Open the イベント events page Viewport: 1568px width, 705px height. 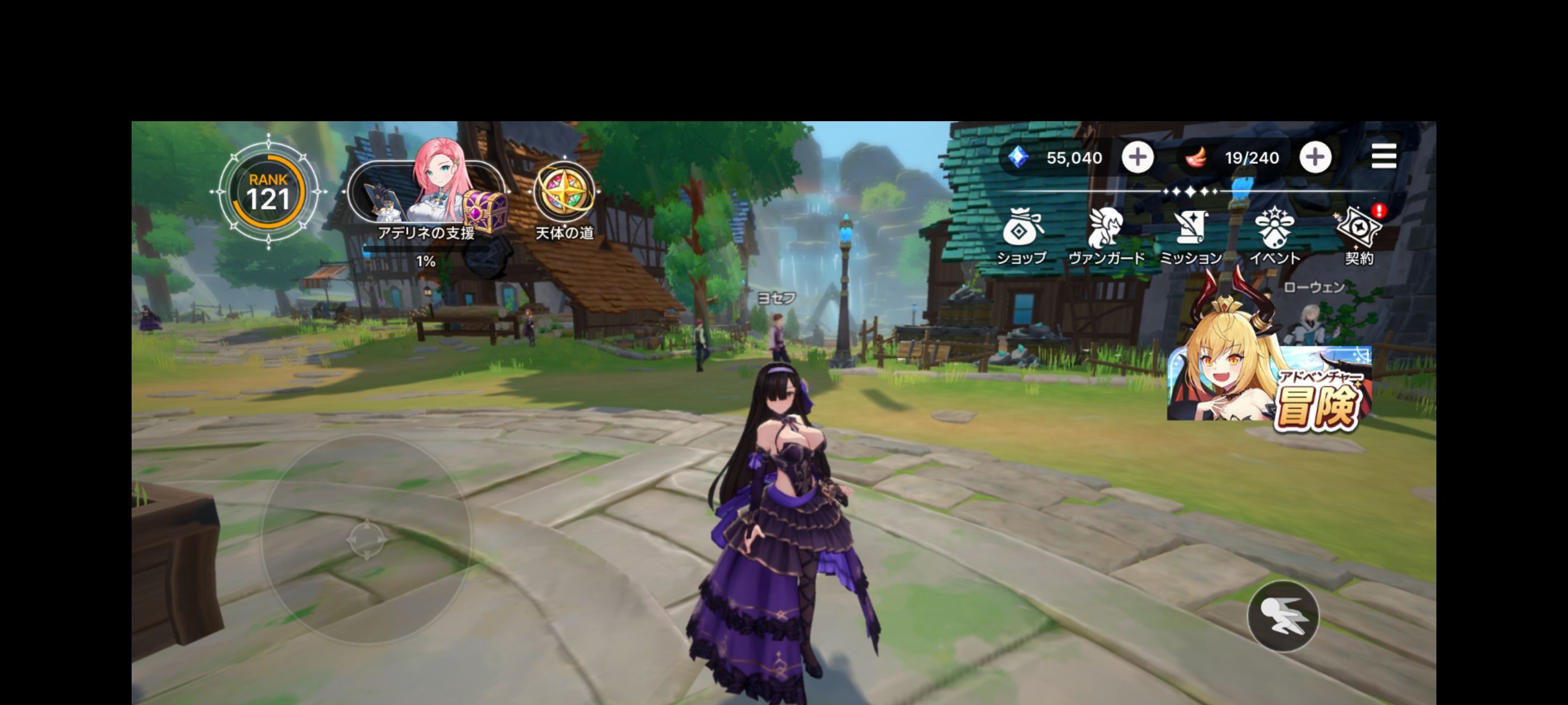click(1275, 236)
